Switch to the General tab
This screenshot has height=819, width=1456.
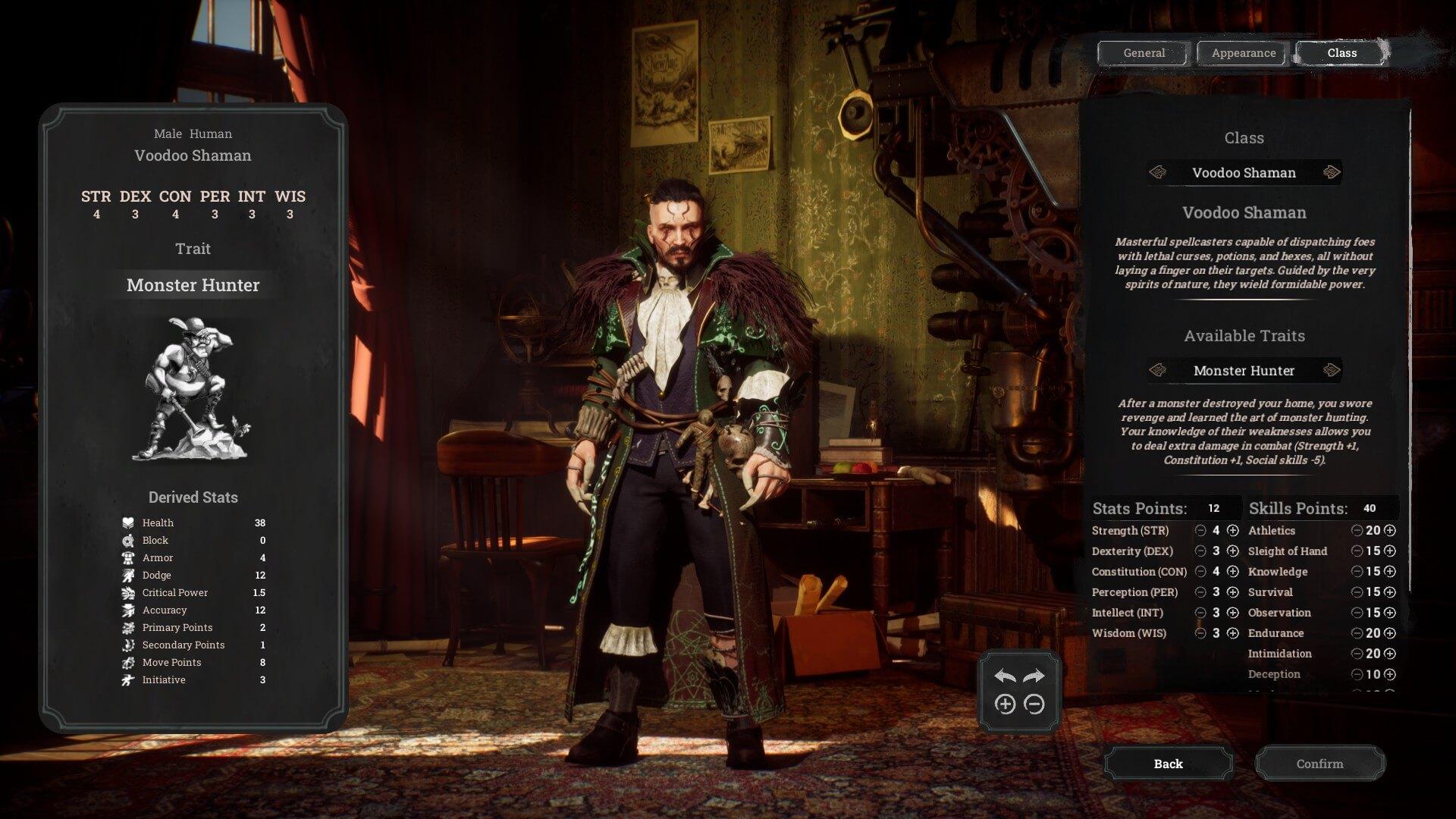[1144, 53]
